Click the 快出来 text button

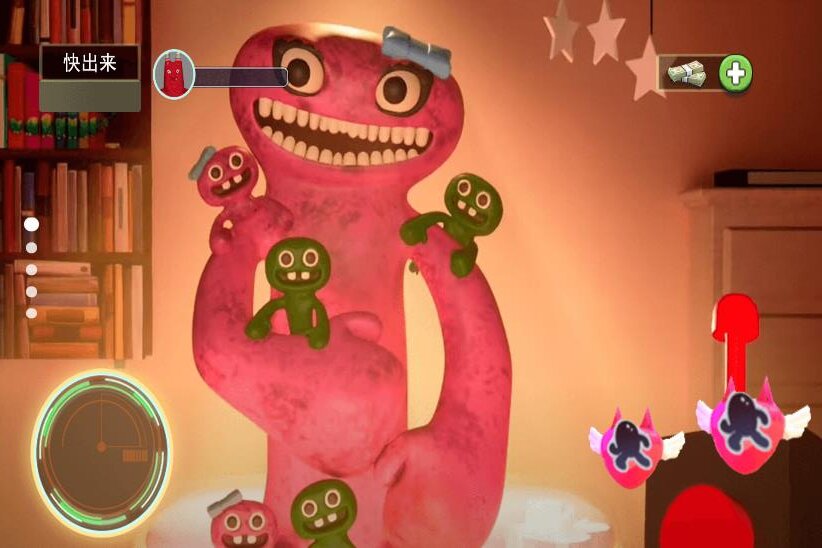pos(90,64)
